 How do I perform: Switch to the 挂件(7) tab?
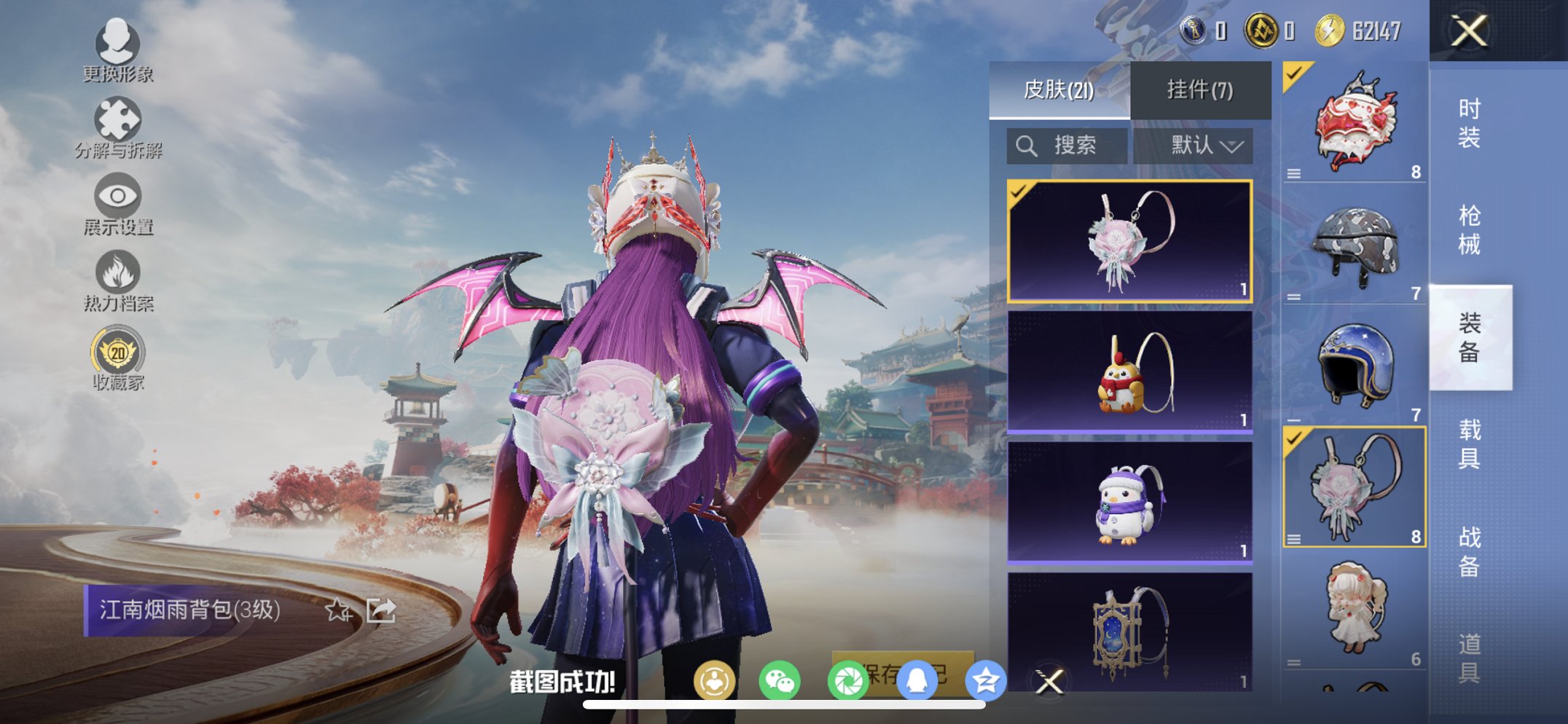point(1198,89)
